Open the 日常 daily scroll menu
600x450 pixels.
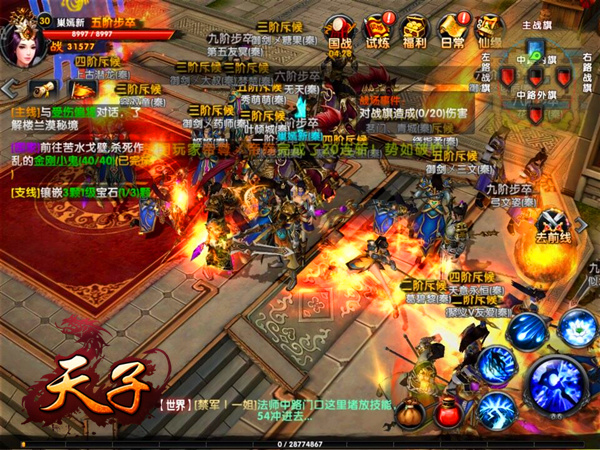[x=451, y=29]
